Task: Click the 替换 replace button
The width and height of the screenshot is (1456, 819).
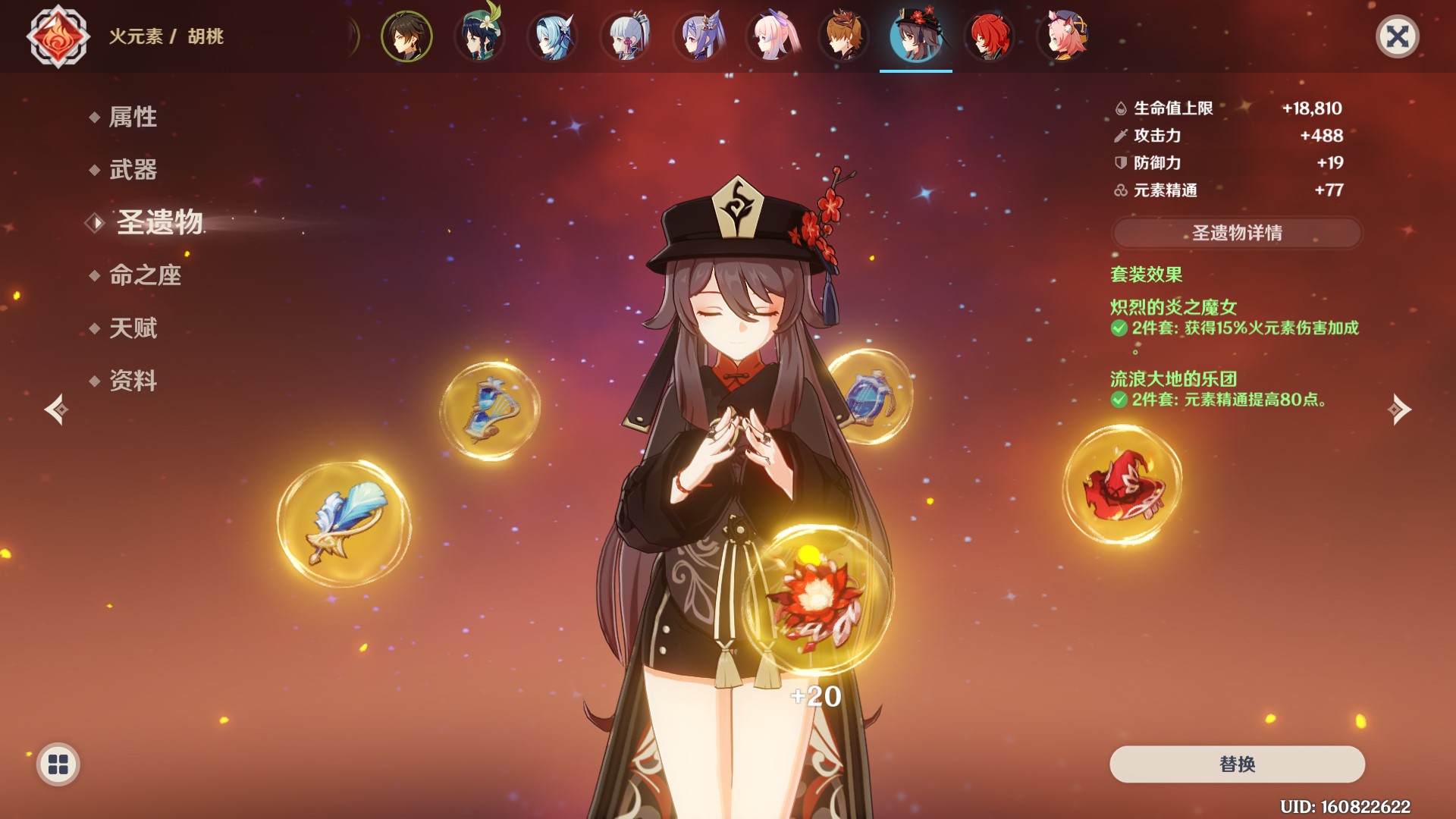Action: (1236, 764)
